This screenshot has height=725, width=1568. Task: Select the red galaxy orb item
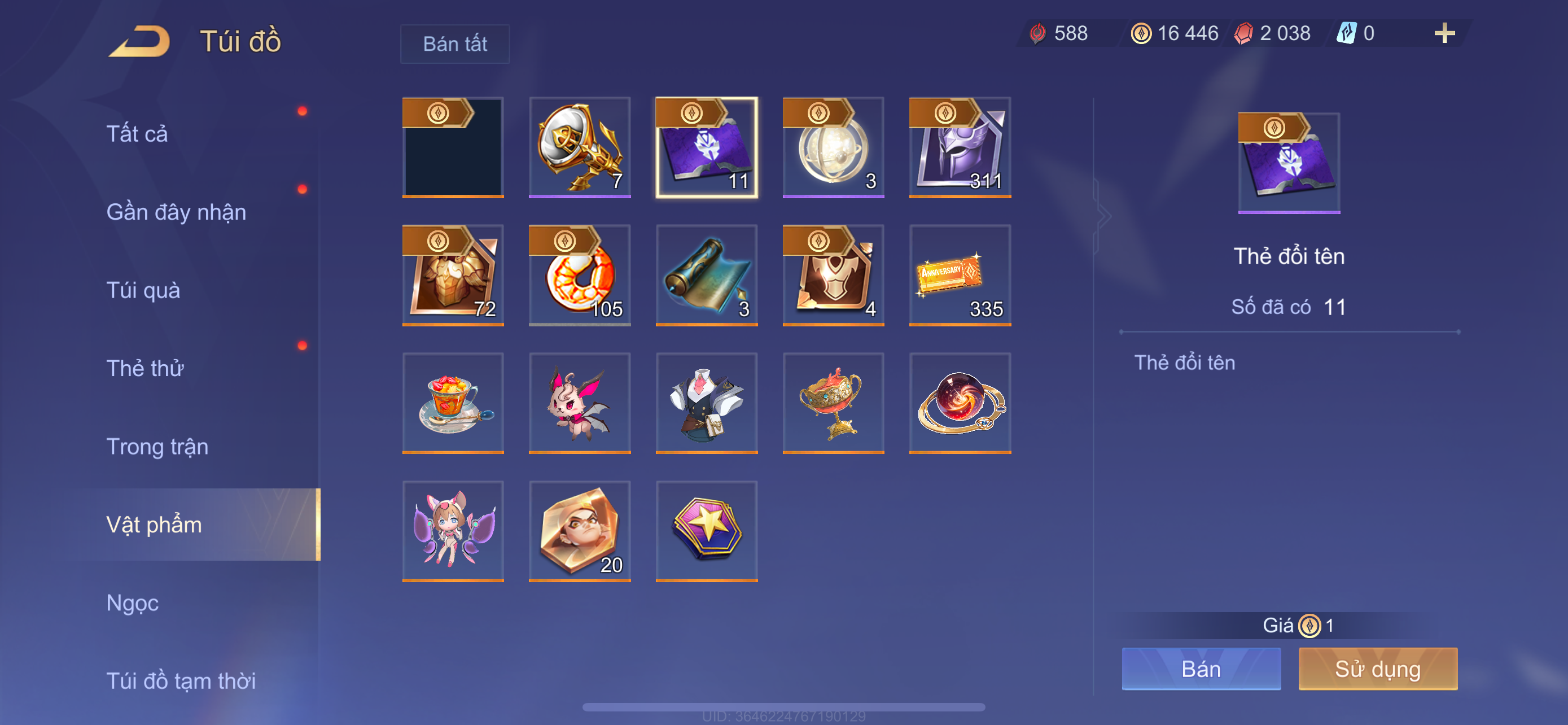[960, 403]
